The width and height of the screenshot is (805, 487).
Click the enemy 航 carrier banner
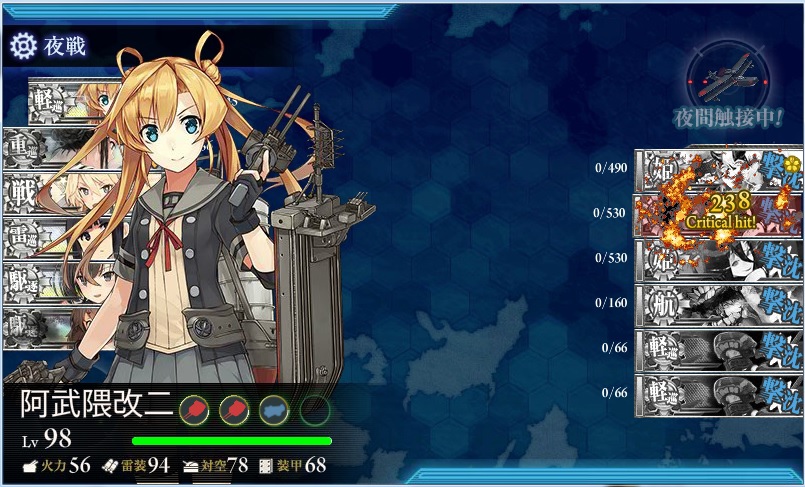[718, 302]
